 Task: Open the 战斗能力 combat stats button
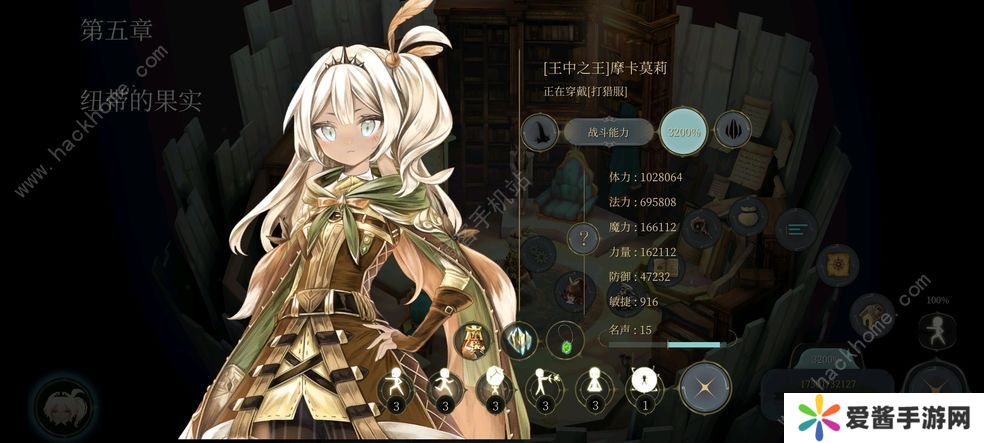coord(607,132)
